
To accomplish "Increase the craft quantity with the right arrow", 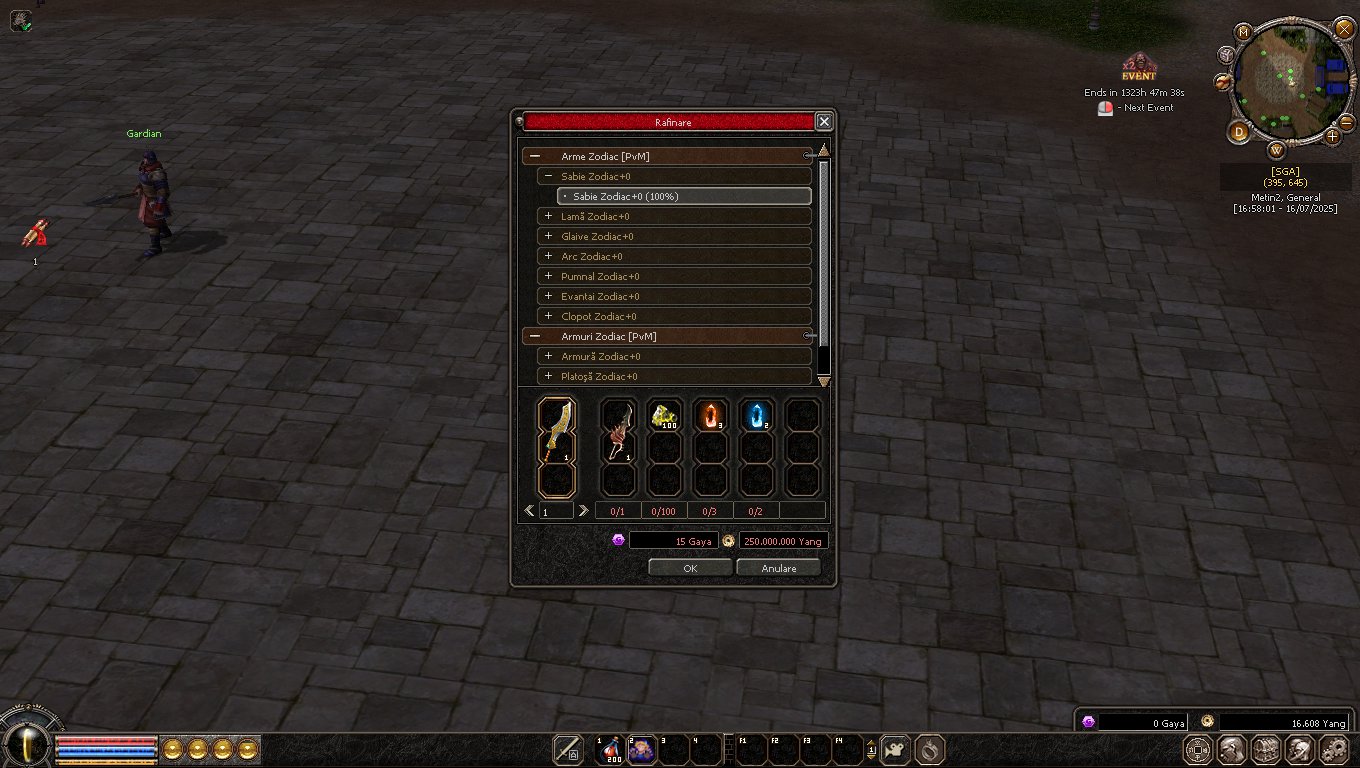I will point(584,511).
